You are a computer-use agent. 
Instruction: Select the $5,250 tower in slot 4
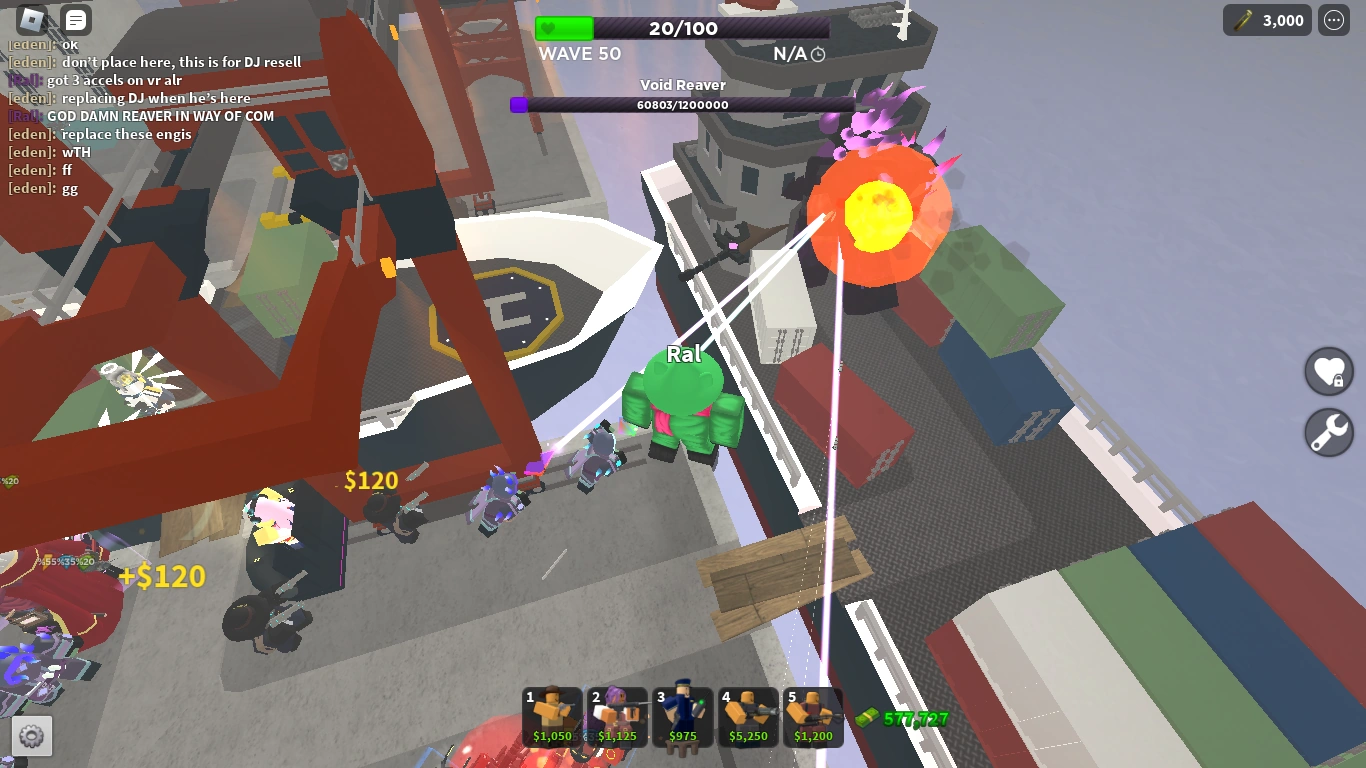748,717
